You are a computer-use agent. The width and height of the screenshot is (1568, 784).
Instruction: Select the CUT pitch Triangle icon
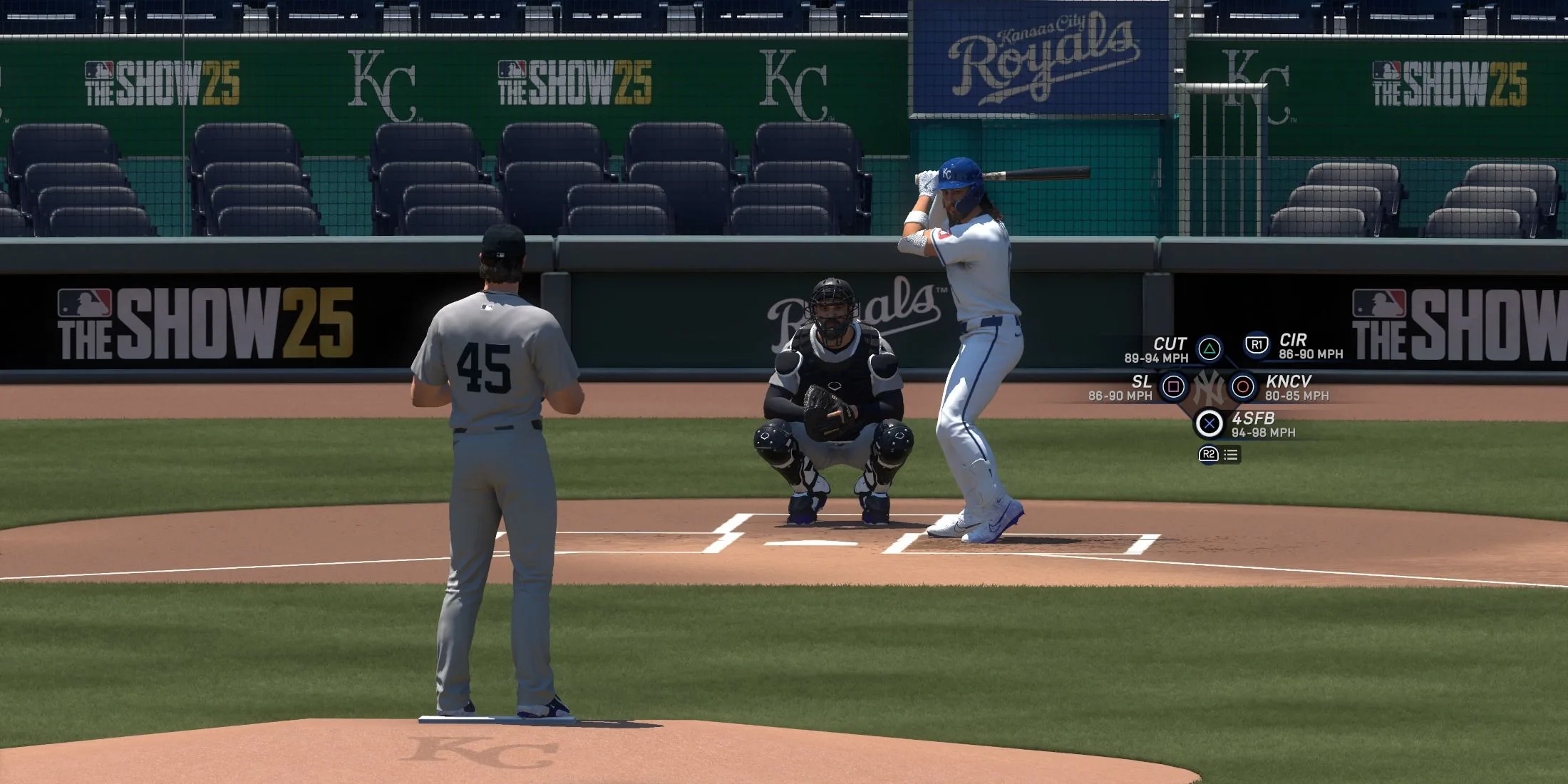(1208, 348)
